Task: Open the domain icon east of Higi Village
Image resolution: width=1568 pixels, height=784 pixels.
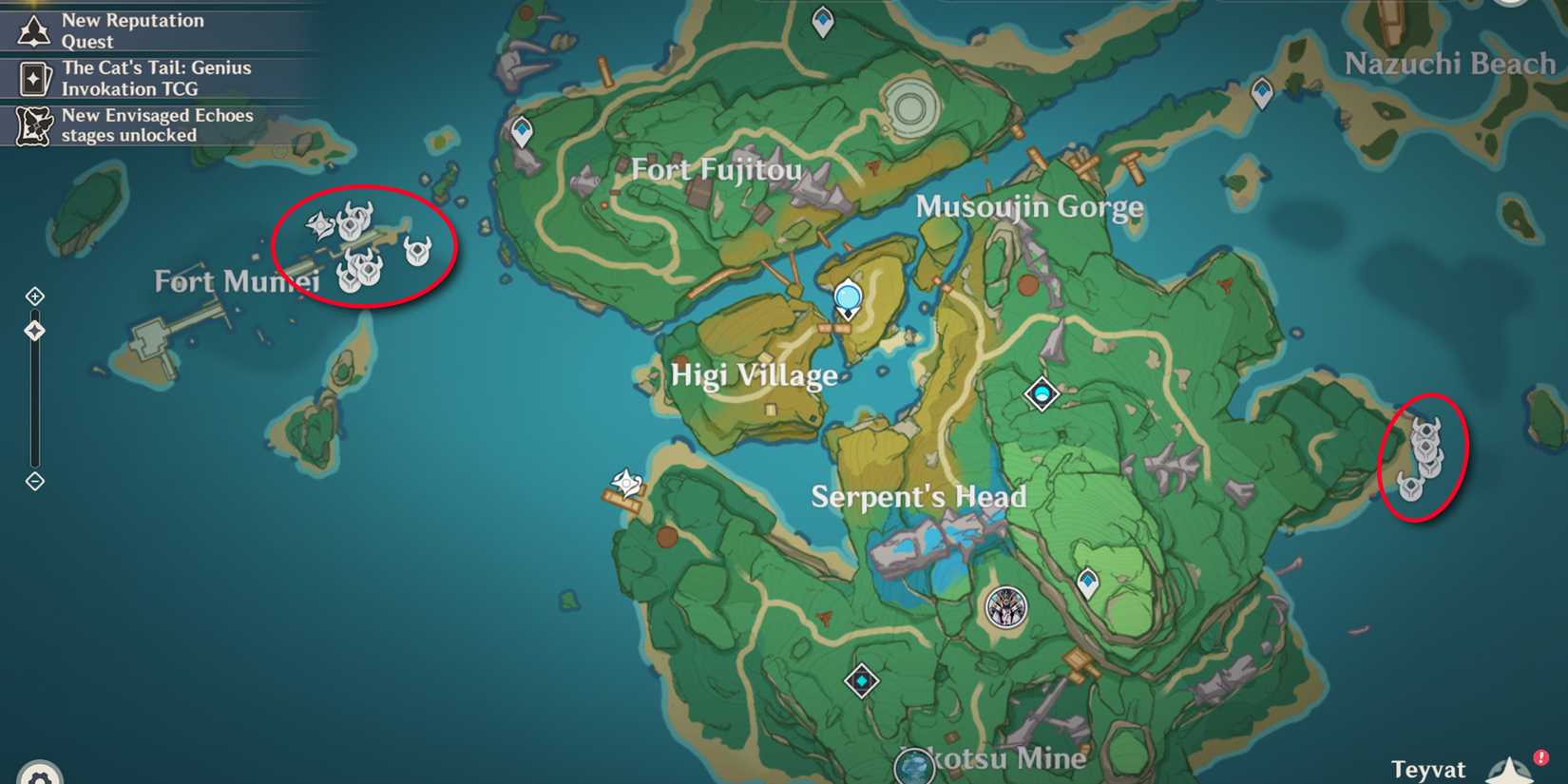Action: 1043,392
